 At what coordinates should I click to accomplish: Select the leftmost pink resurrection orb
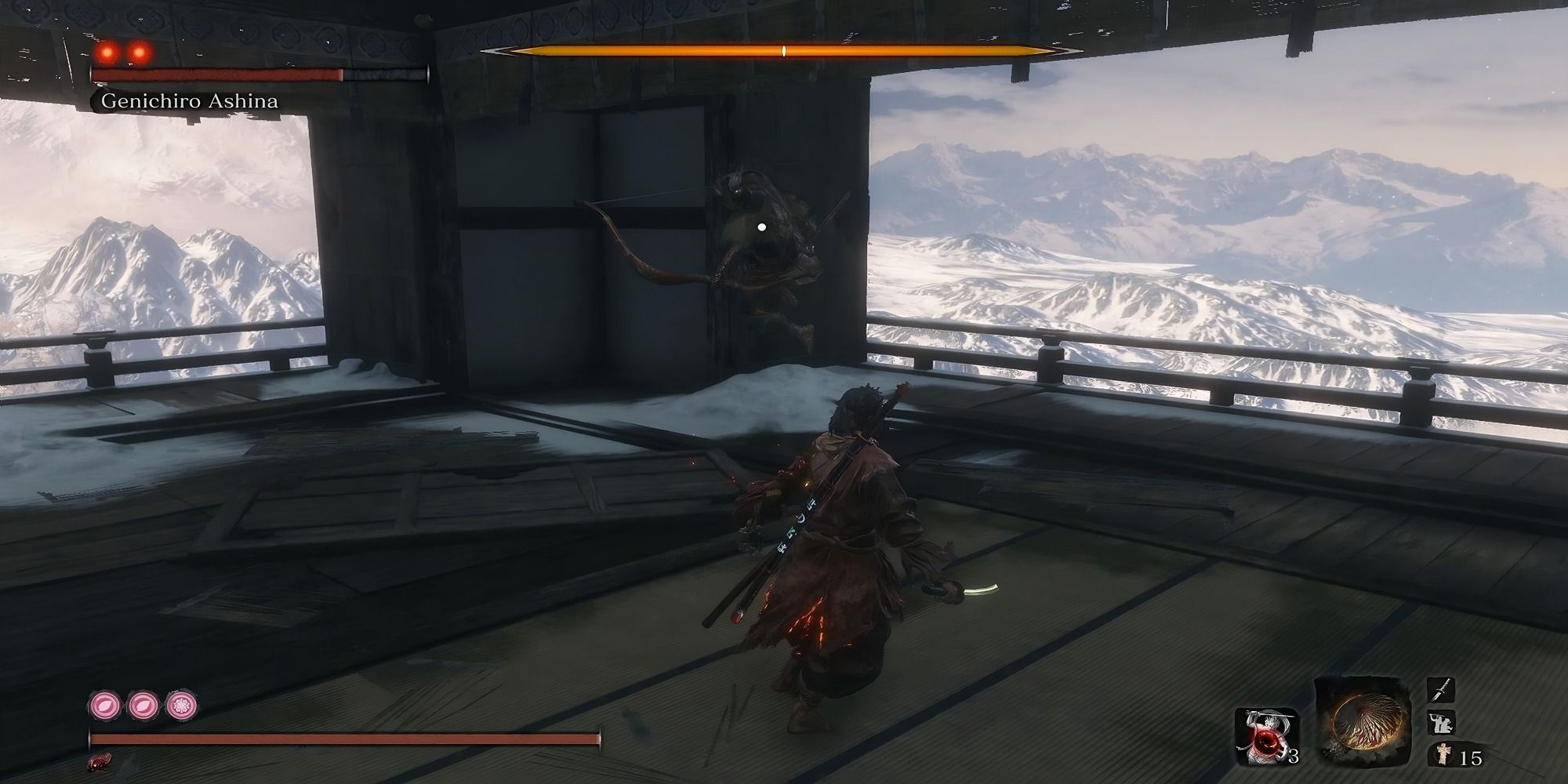coord(103,706)
